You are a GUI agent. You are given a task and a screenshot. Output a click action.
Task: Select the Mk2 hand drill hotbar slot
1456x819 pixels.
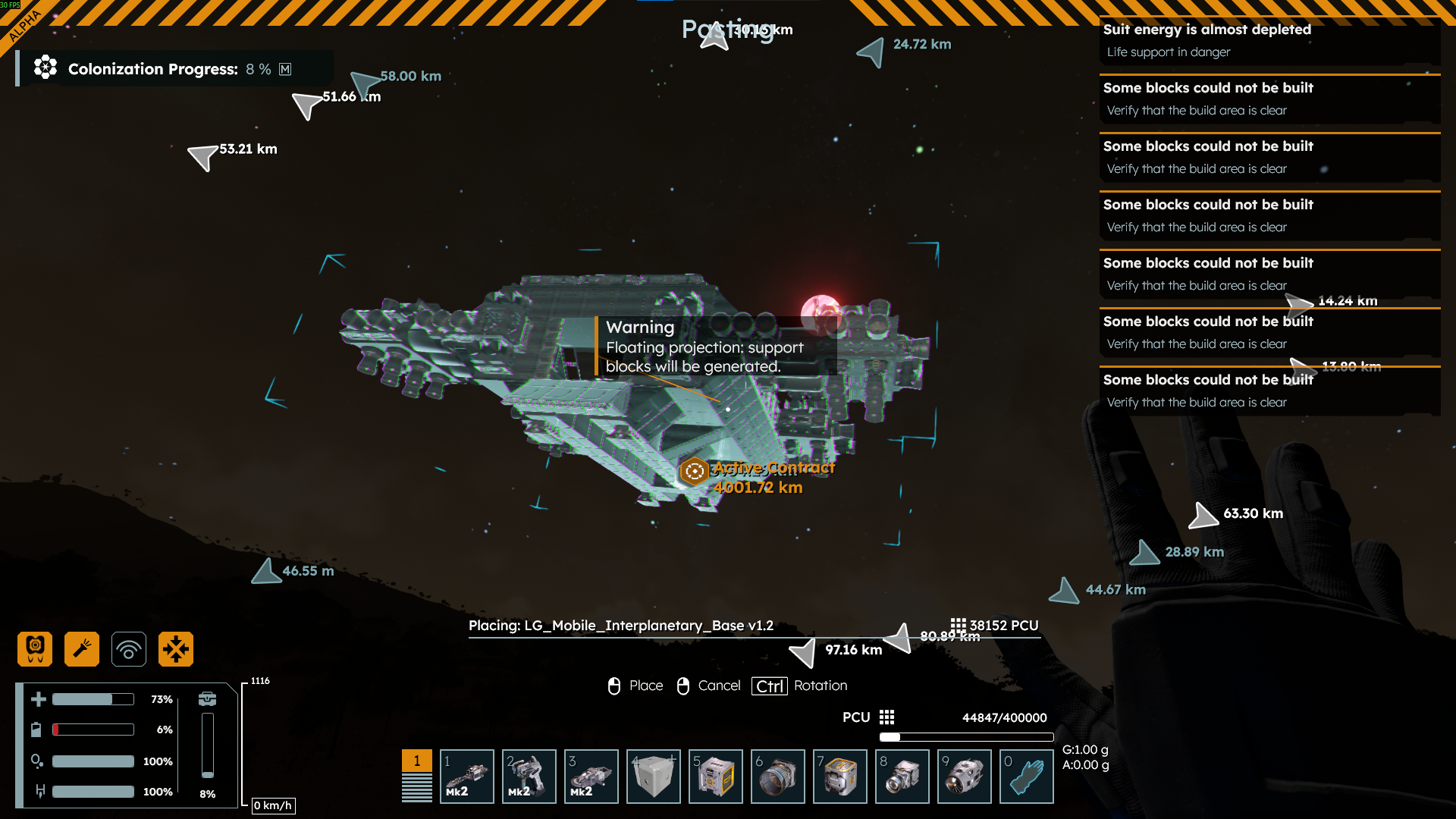[466, 776]
